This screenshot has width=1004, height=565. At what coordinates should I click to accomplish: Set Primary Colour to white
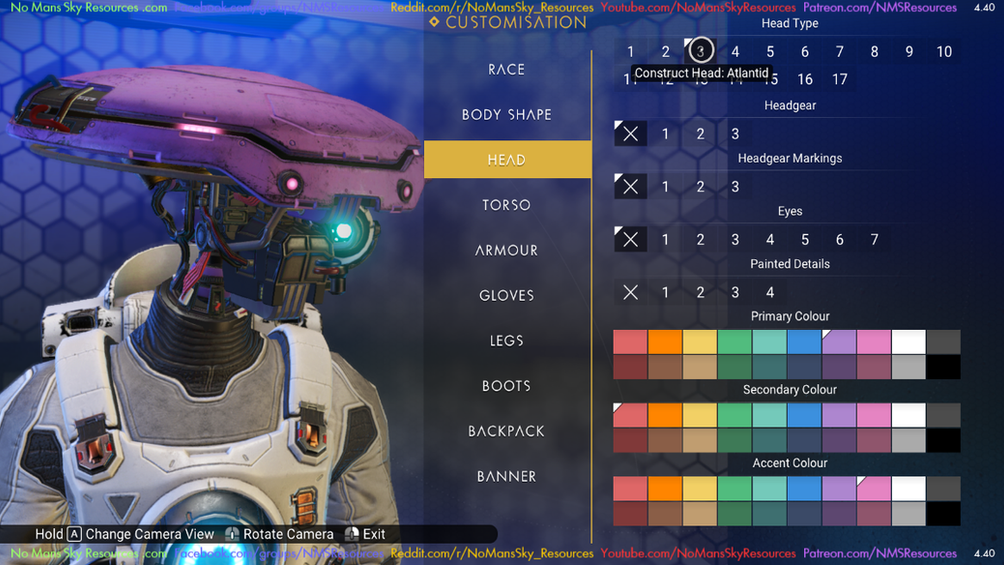coord(908,342)
